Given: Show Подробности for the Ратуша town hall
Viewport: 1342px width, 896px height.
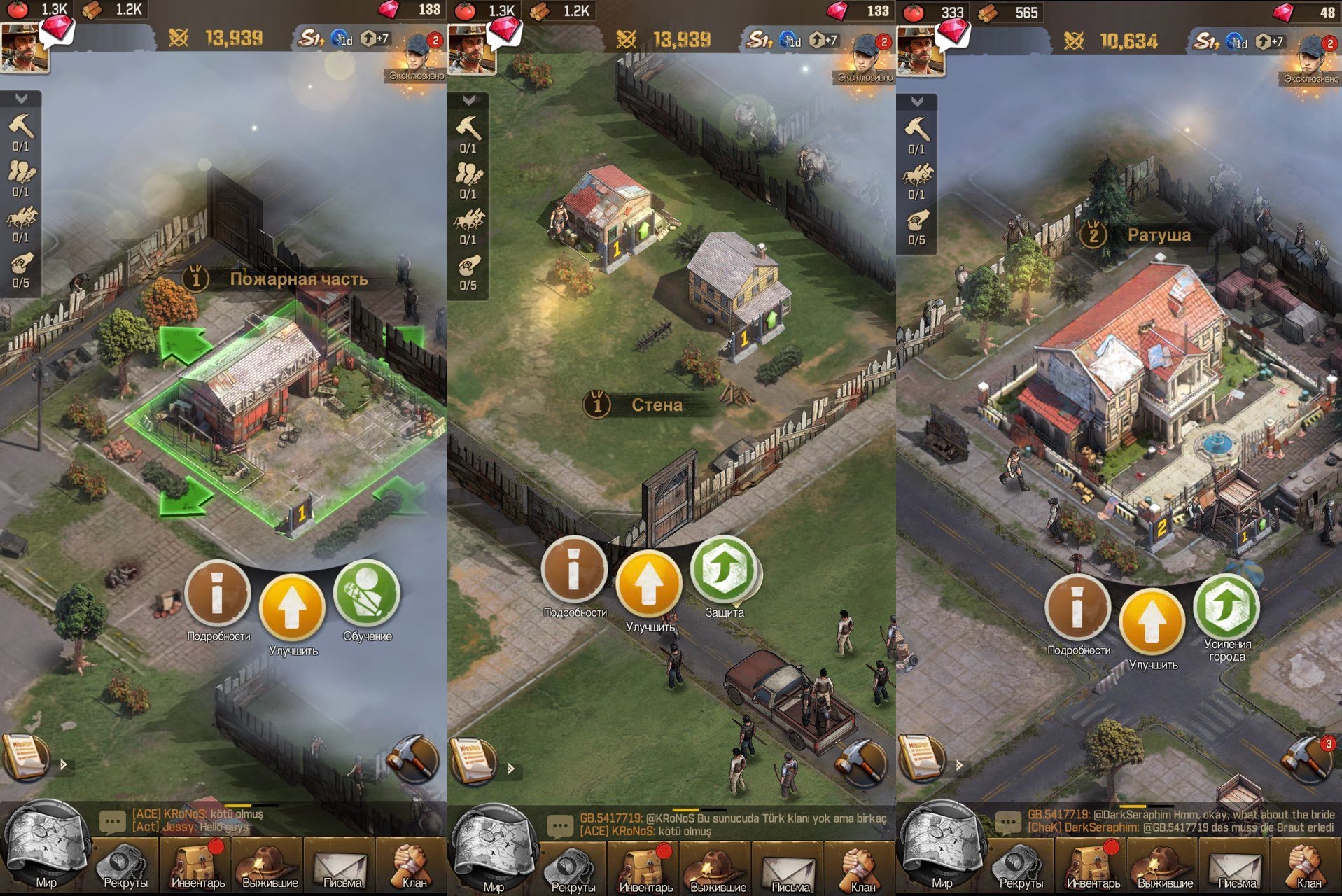Looking at the screenshot, I should (x=1077, y=608).
